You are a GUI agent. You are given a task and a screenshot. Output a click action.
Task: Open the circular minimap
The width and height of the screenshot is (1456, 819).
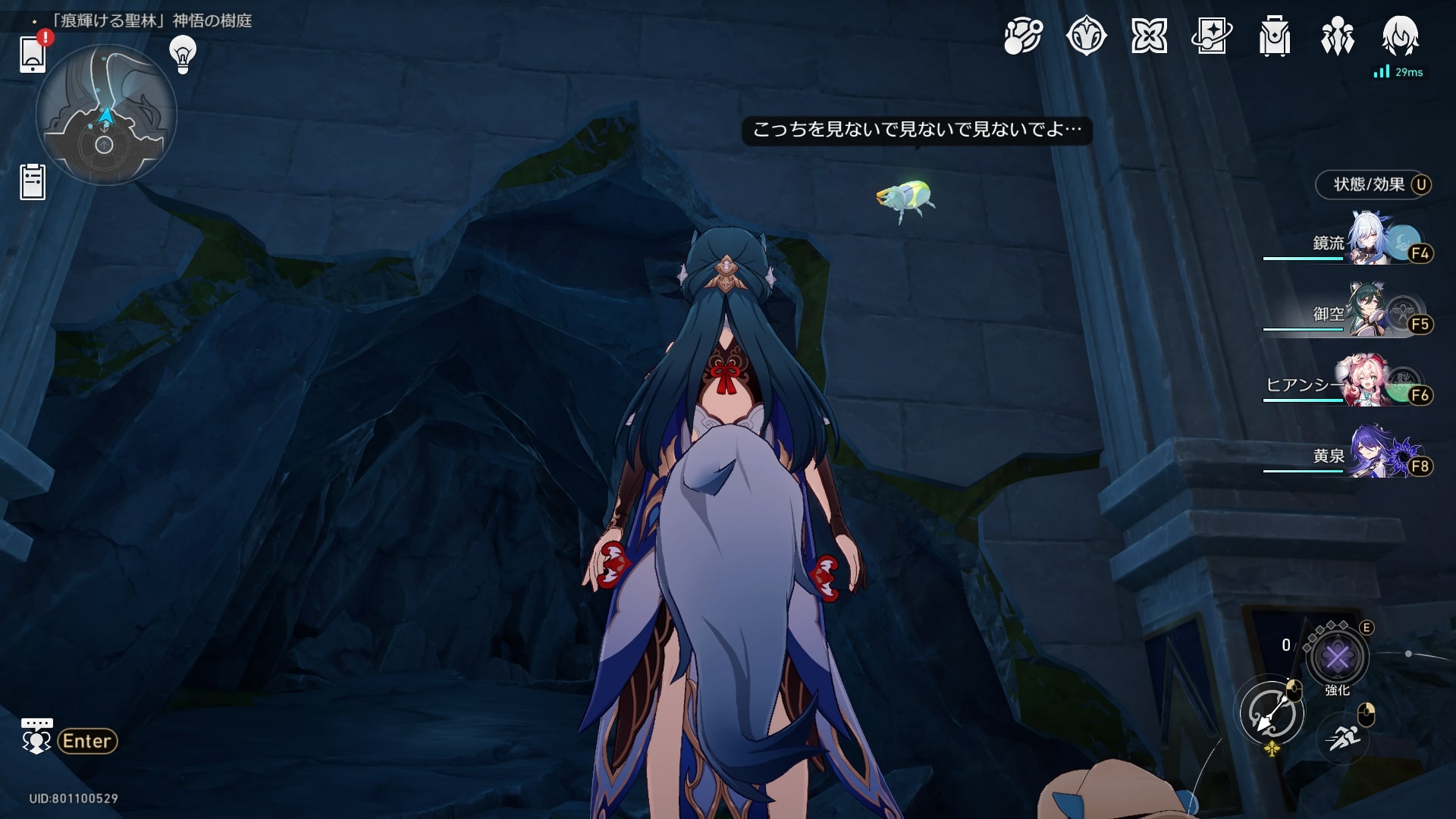pyautogui.click(x=106, y=115)
